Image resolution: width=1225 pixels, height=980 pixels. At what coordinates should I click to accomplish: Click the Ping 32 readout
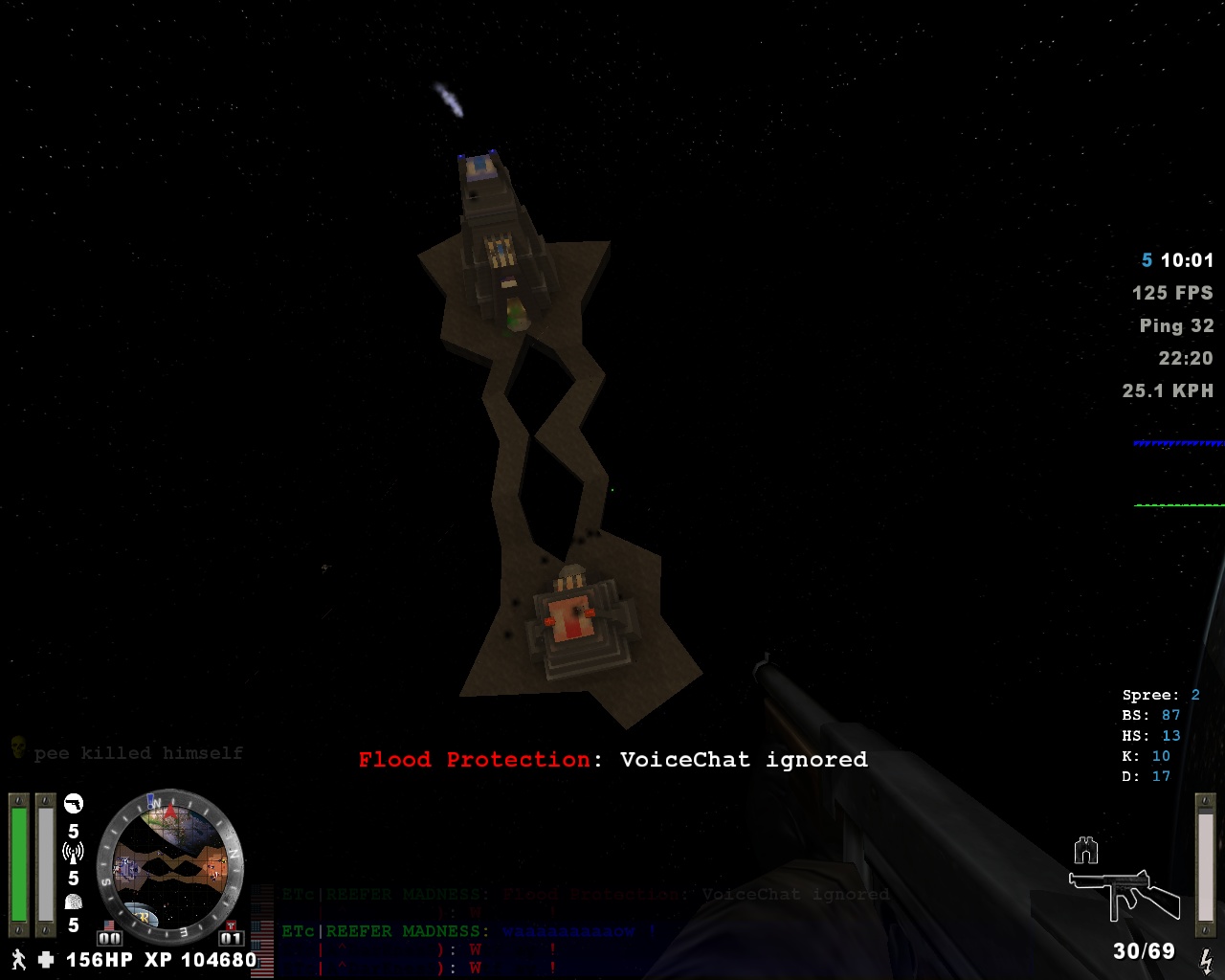1175,325
